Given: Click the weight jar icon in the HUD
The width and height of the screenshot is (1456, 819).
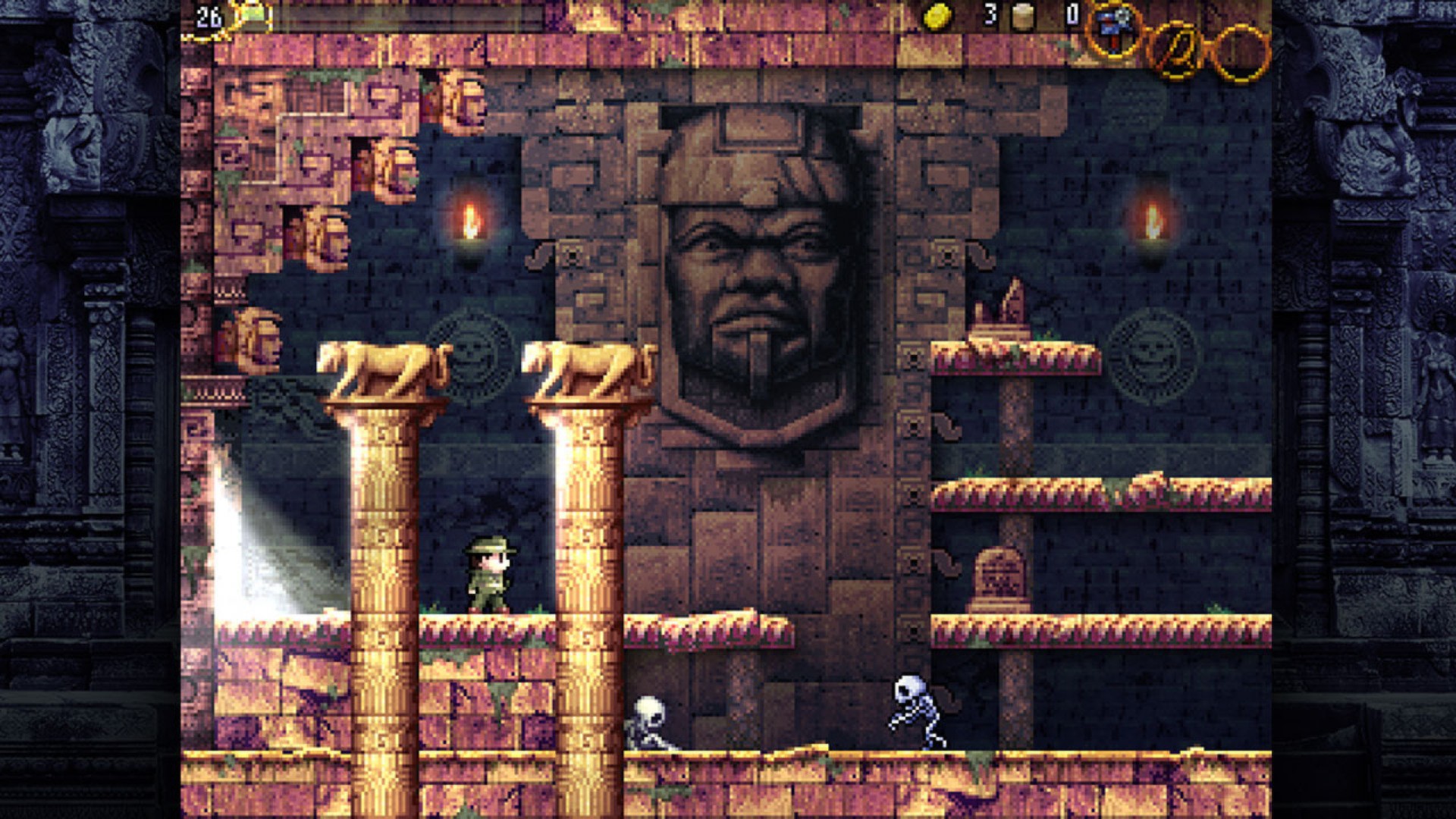Looking at the screenshot, I should pyautogui.click(x=1024, y=17).
